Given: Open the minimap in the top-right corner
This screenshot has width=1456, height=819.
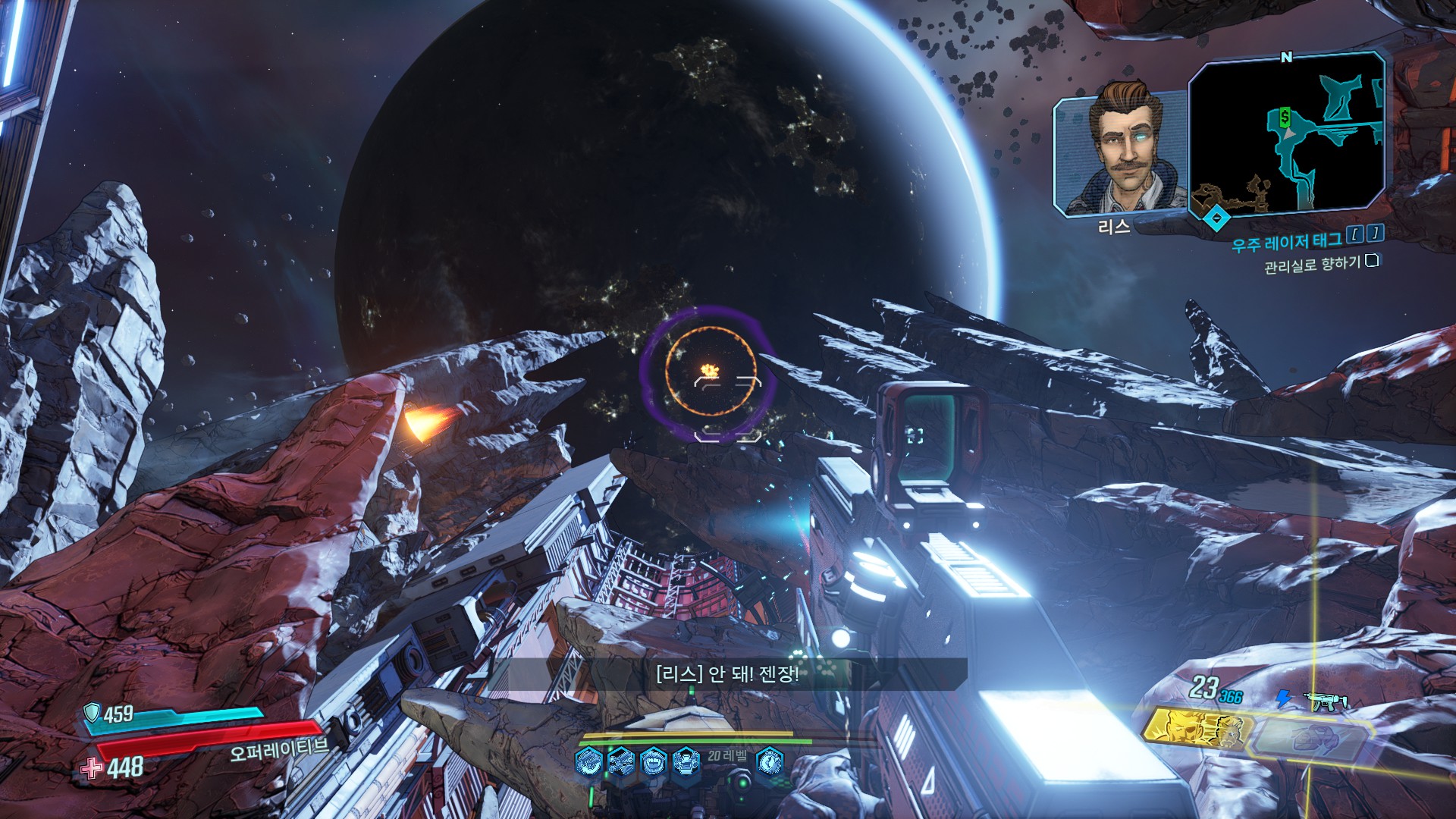Looking at the screenshot, I should pos(1286,133).
